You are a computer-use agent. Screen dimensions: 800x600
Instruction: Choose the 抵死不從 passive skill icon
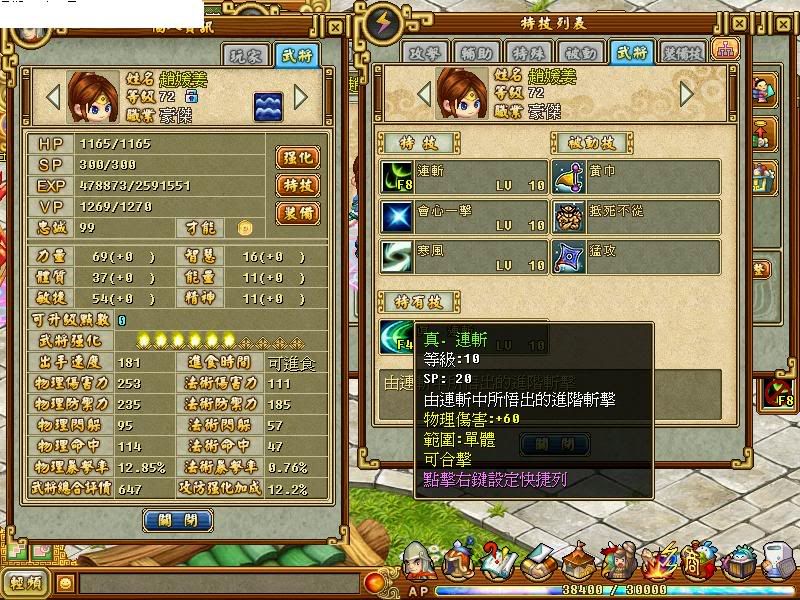pyautogui.click(x=571, y=217)
